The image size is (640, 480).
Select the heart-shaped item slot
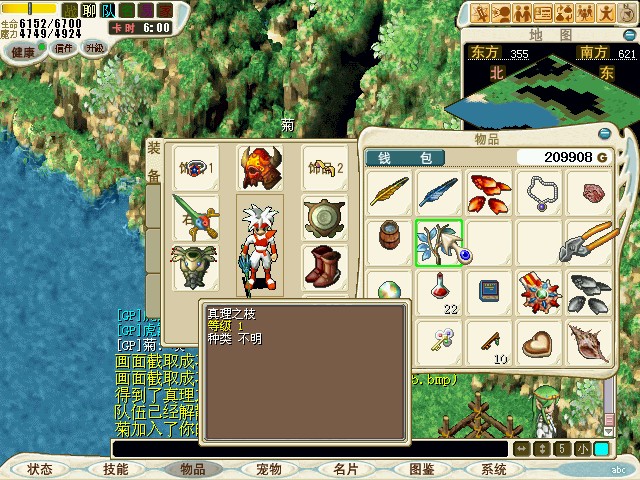pyautogui.click(x=538, y=341)
